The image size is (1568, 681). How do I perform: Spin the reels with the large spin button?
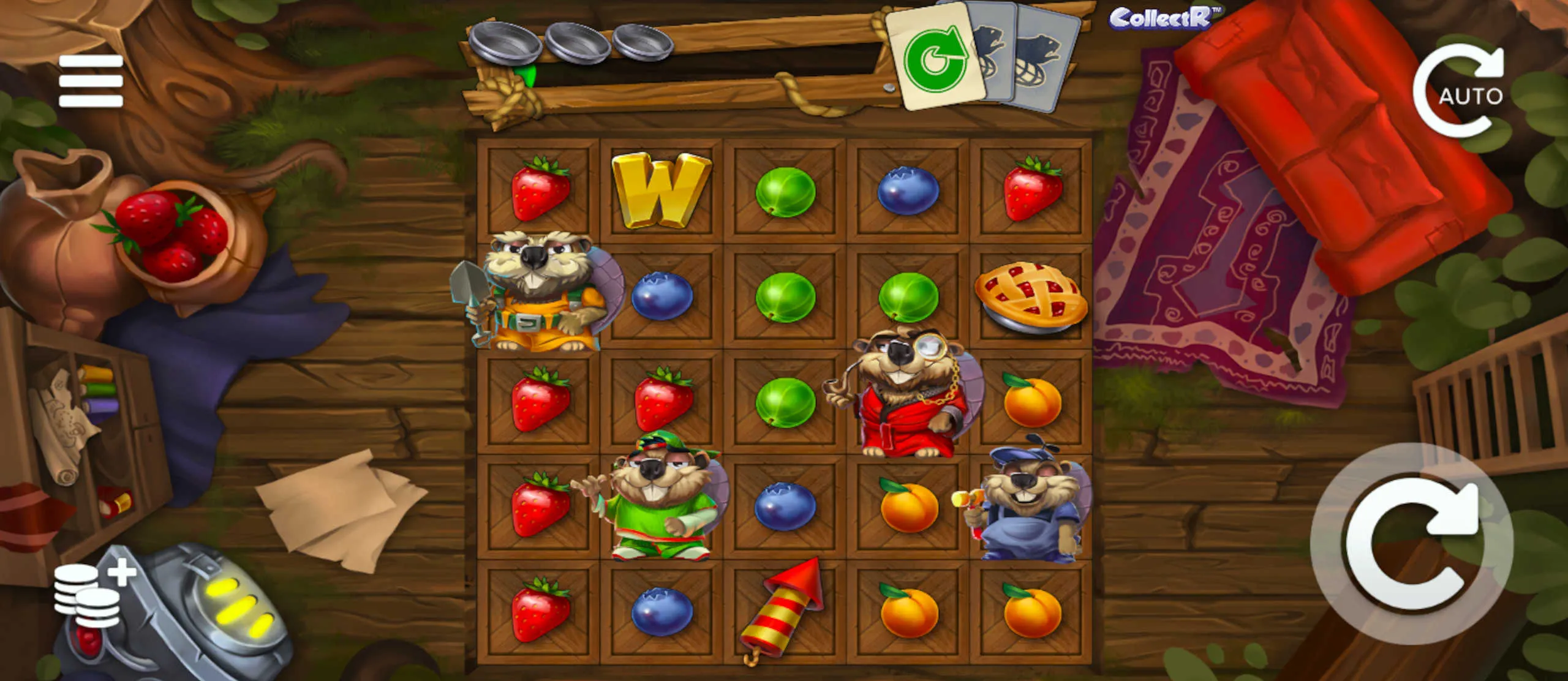click(x=1411, y=544)
